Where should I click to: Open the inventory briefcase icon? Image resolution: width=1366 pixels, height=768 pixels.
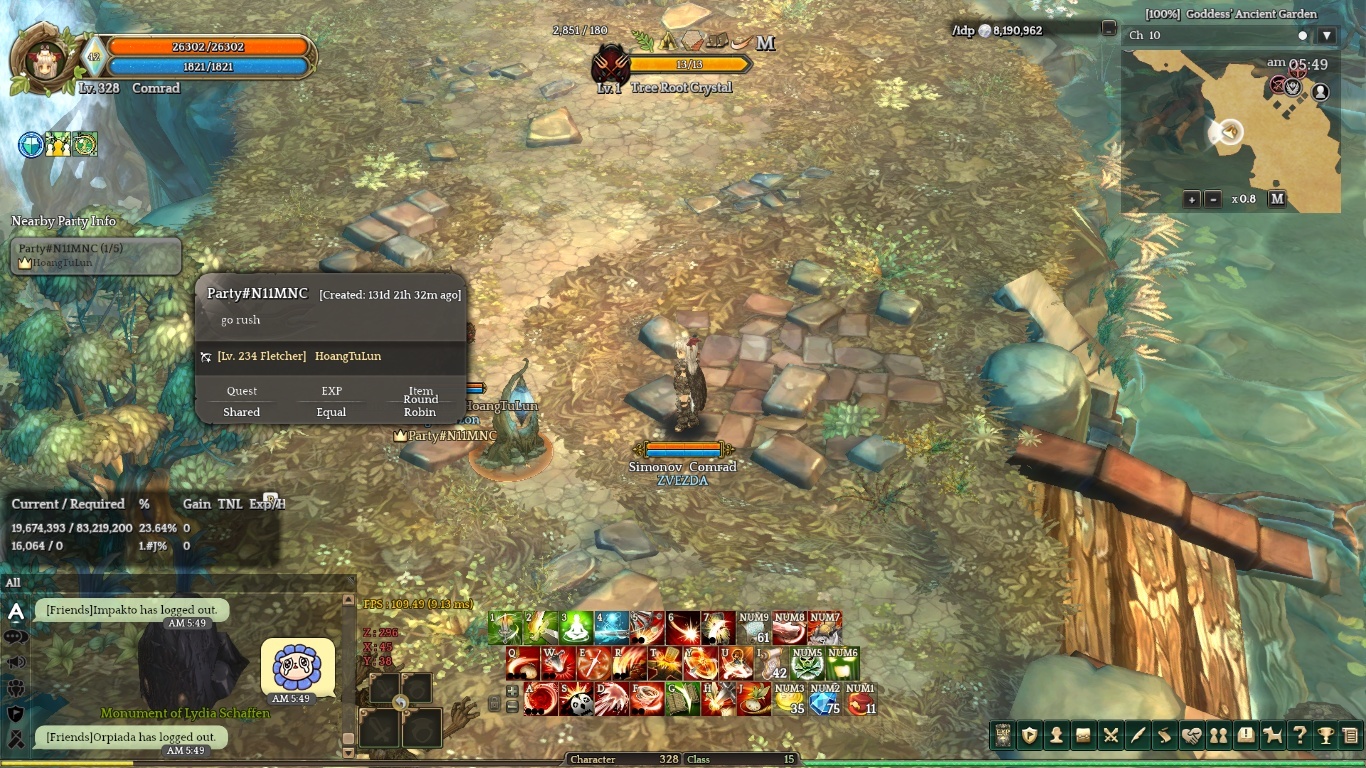[1083, 736]
